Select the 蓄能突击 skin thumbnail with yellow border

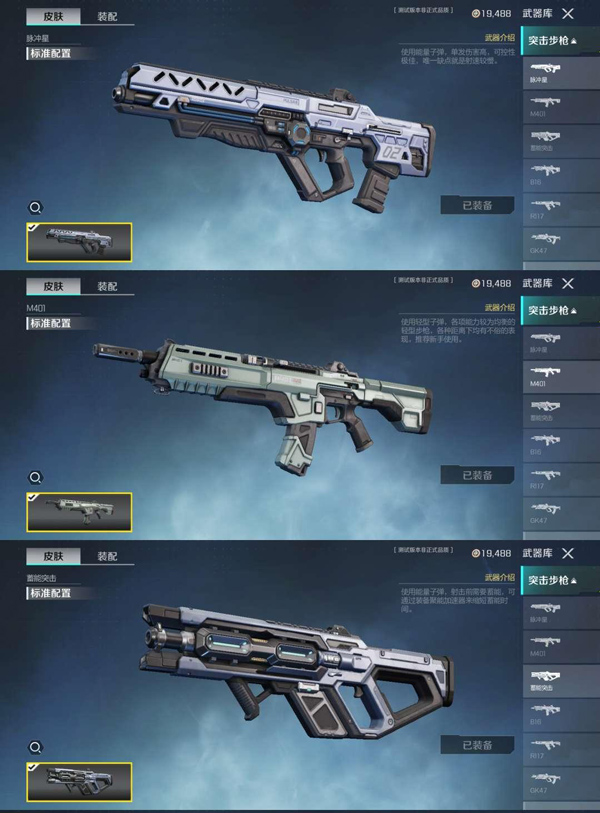79,782
